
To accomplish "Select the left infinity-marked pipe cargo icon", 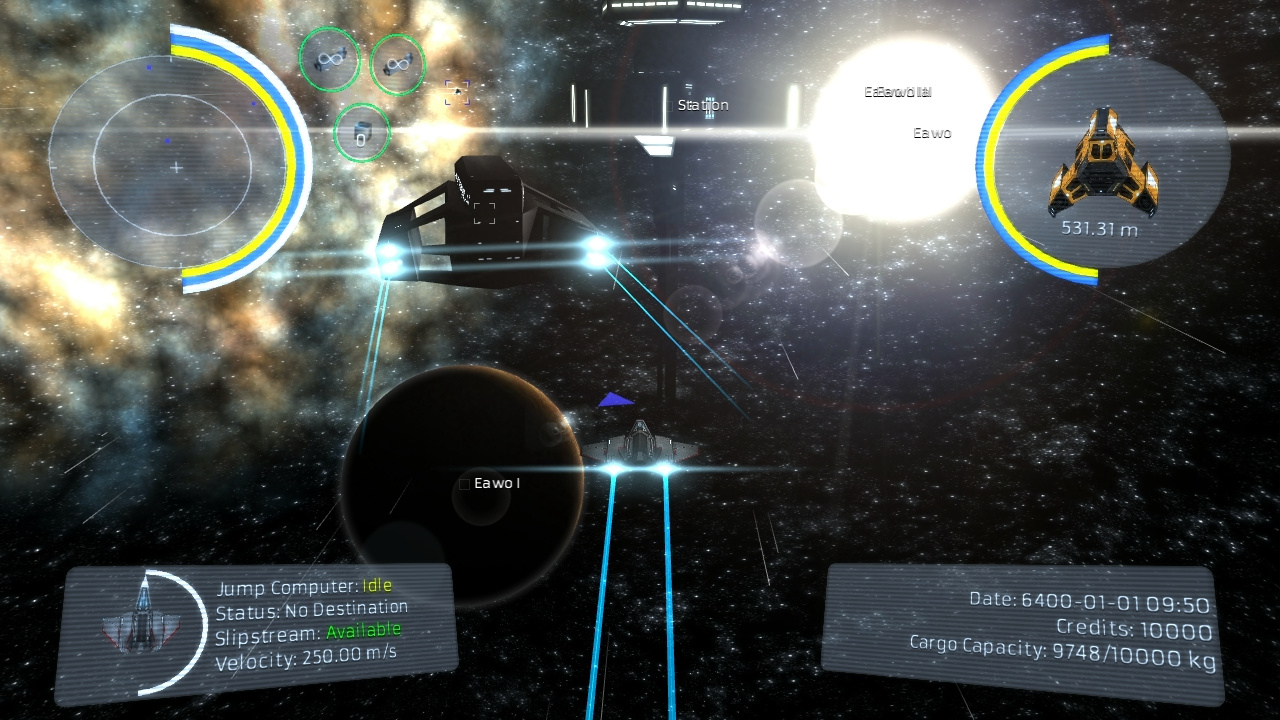I will 329,60.
